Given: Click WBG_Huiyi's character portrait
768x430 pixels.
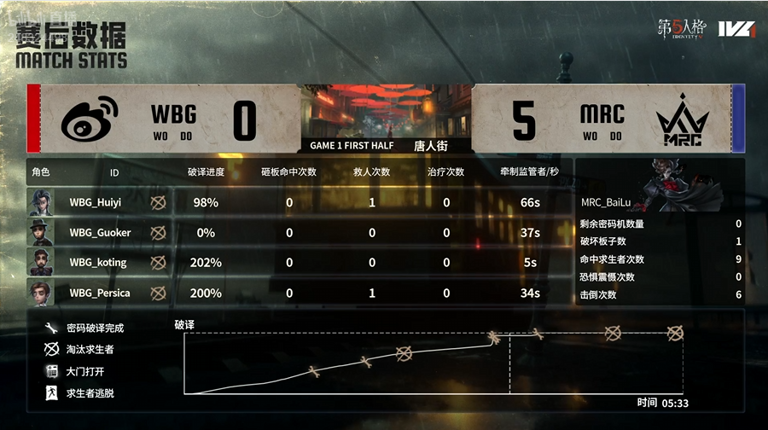Looking at the screenshot, I should (43, 202).
